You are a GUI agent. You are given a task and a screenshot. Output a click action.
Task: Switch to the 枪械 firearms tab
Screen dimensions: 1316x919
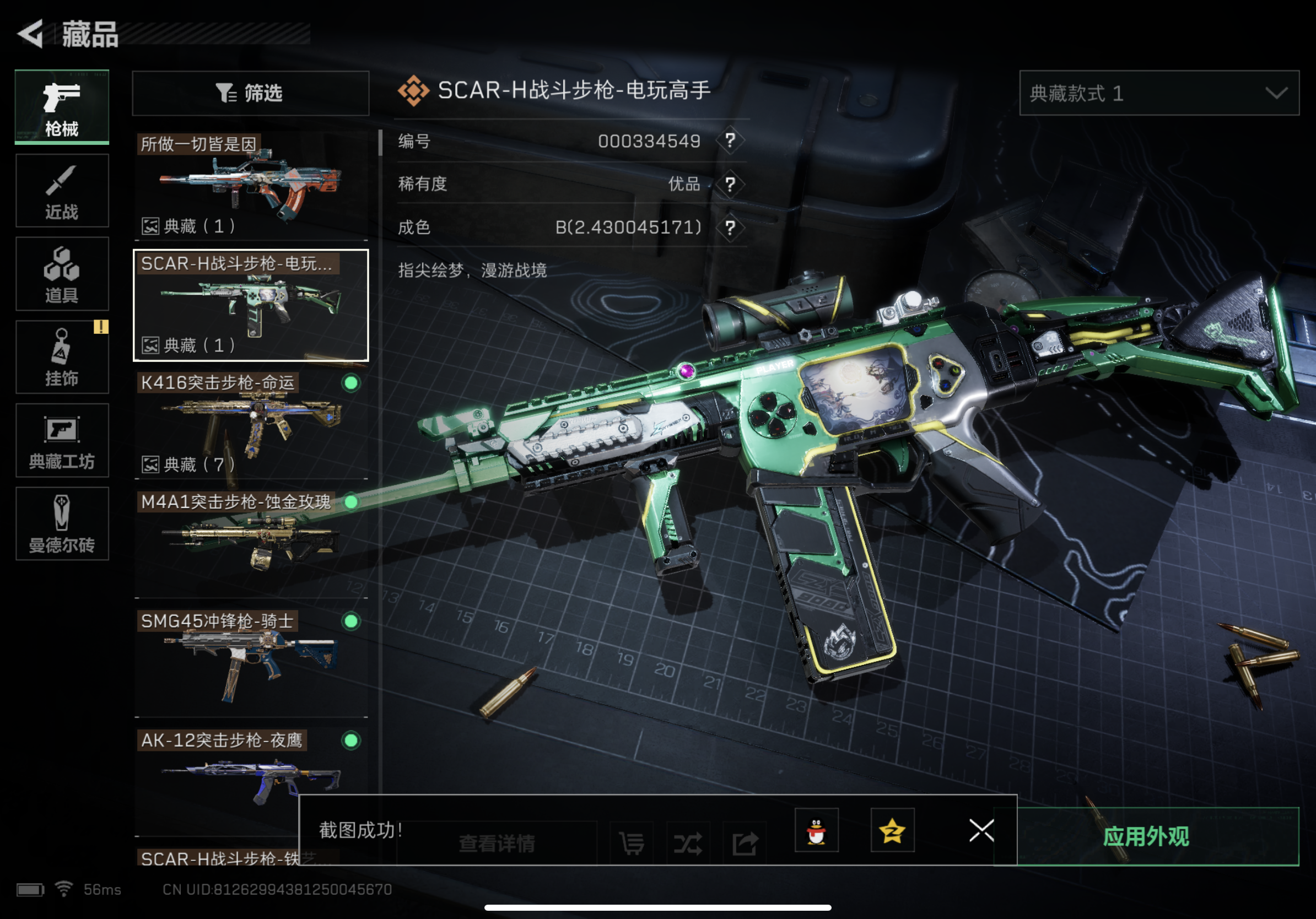pos(62,106)
